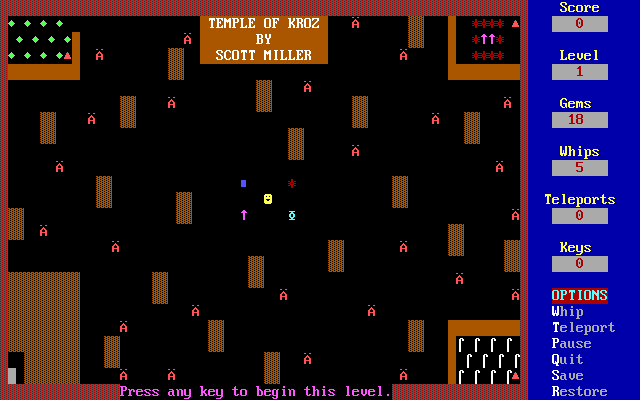Viewport: 640px width, 400px height.
Task: Choose Teleport from the options list
Action: pyautogui.click(x=583, y=328)
